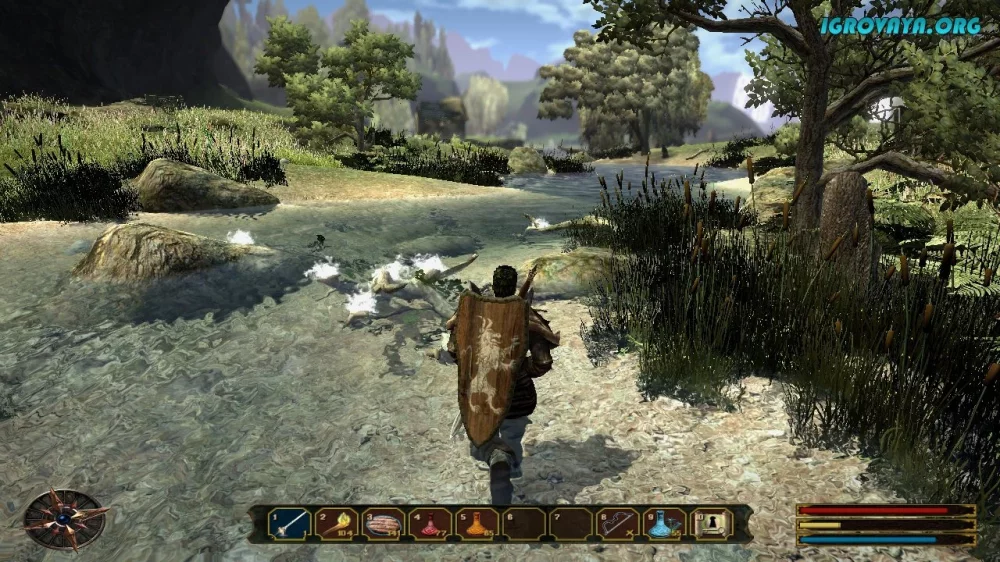Open the IGROVAYA.ORG watermark link

click(900, 26)
